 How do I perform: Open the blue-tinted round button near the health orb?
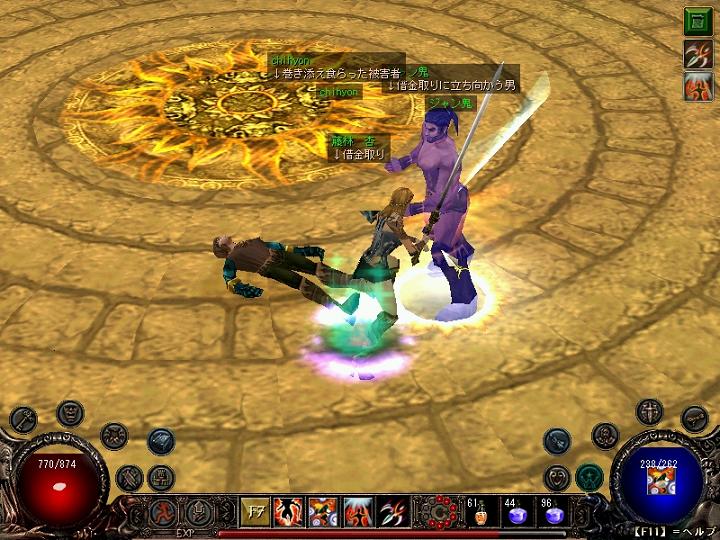point(160,440)
